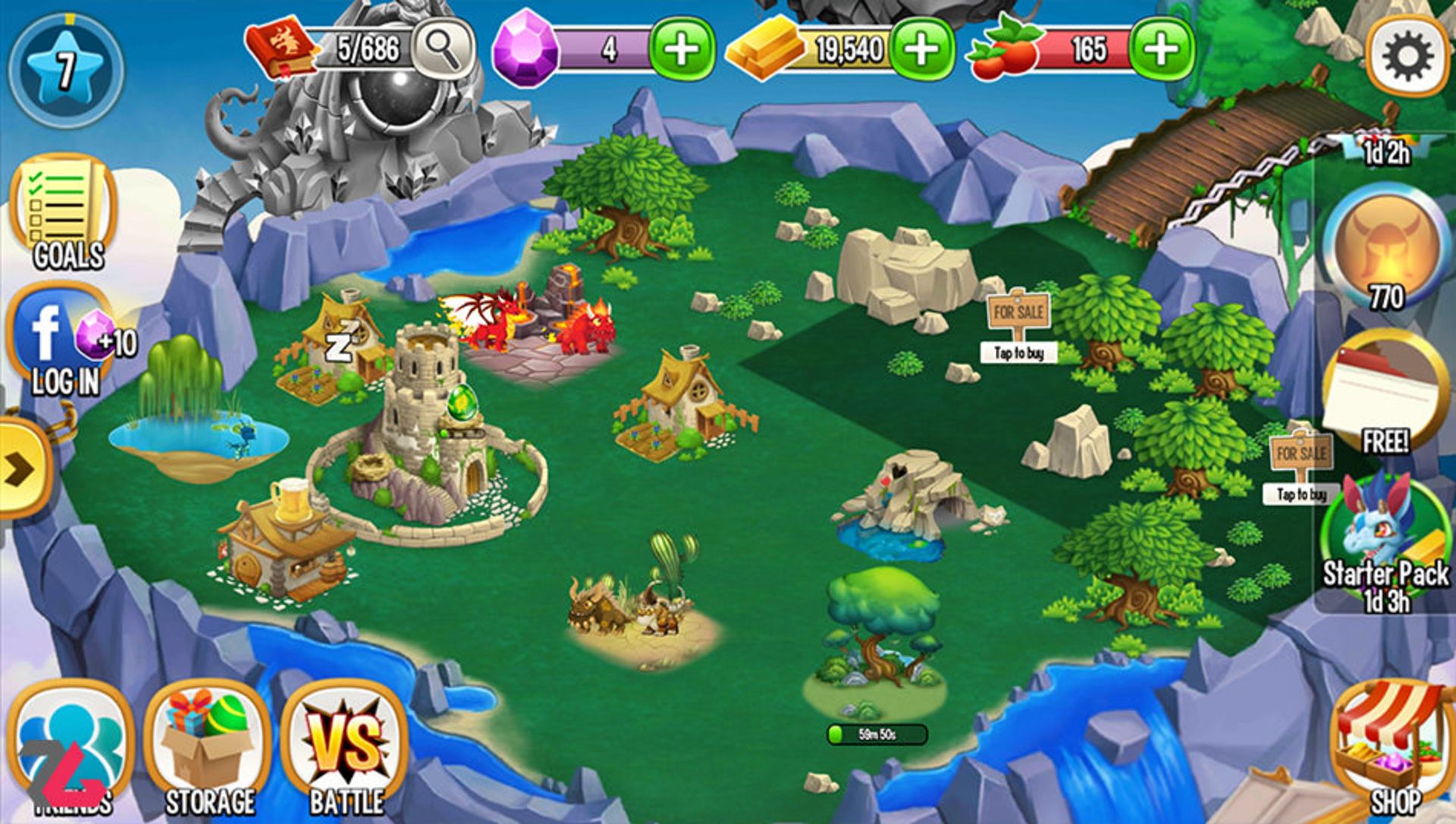This screenshot has width=1456, height=824.
Task: Buy more gold bars
Action: click(x=921, y=50)
